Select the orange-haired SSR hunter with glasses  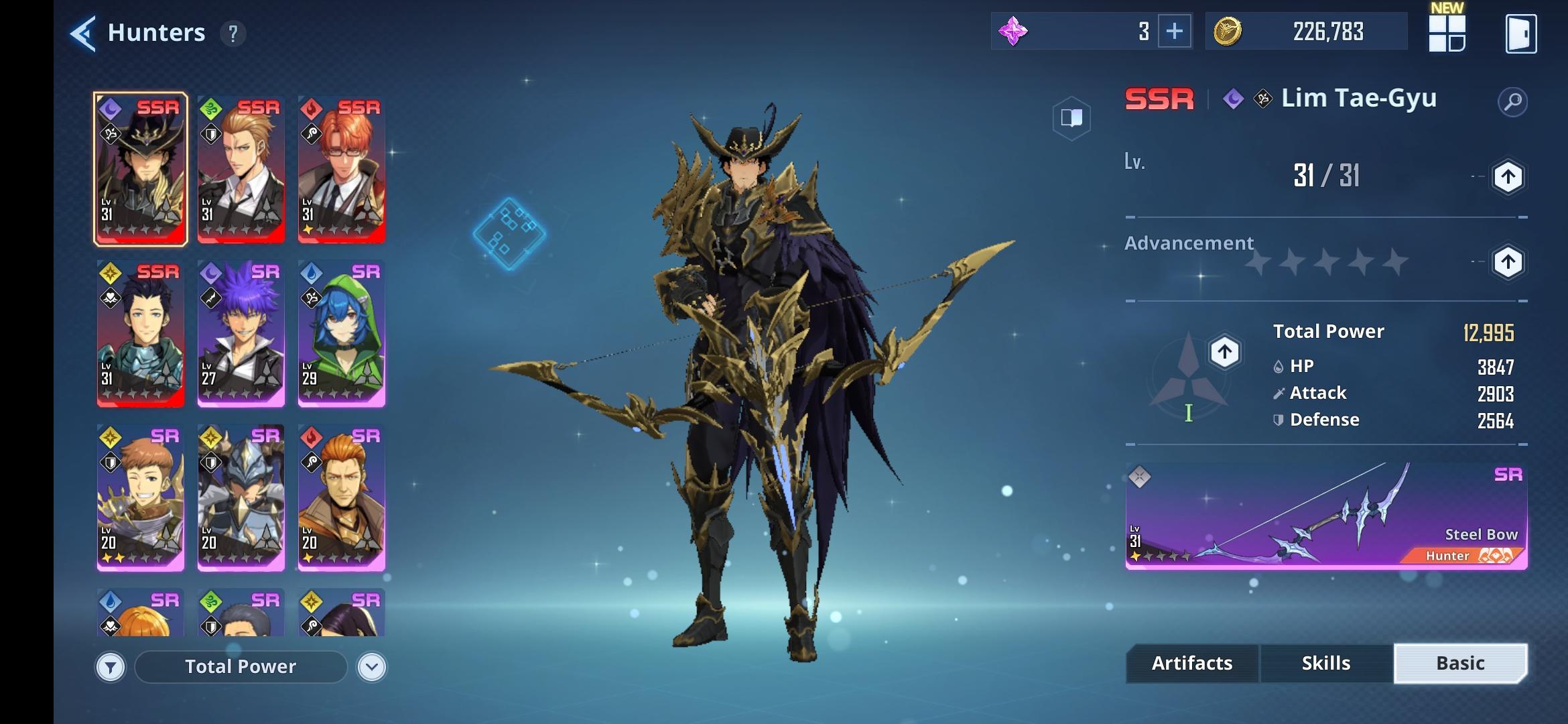coord(341,168)
